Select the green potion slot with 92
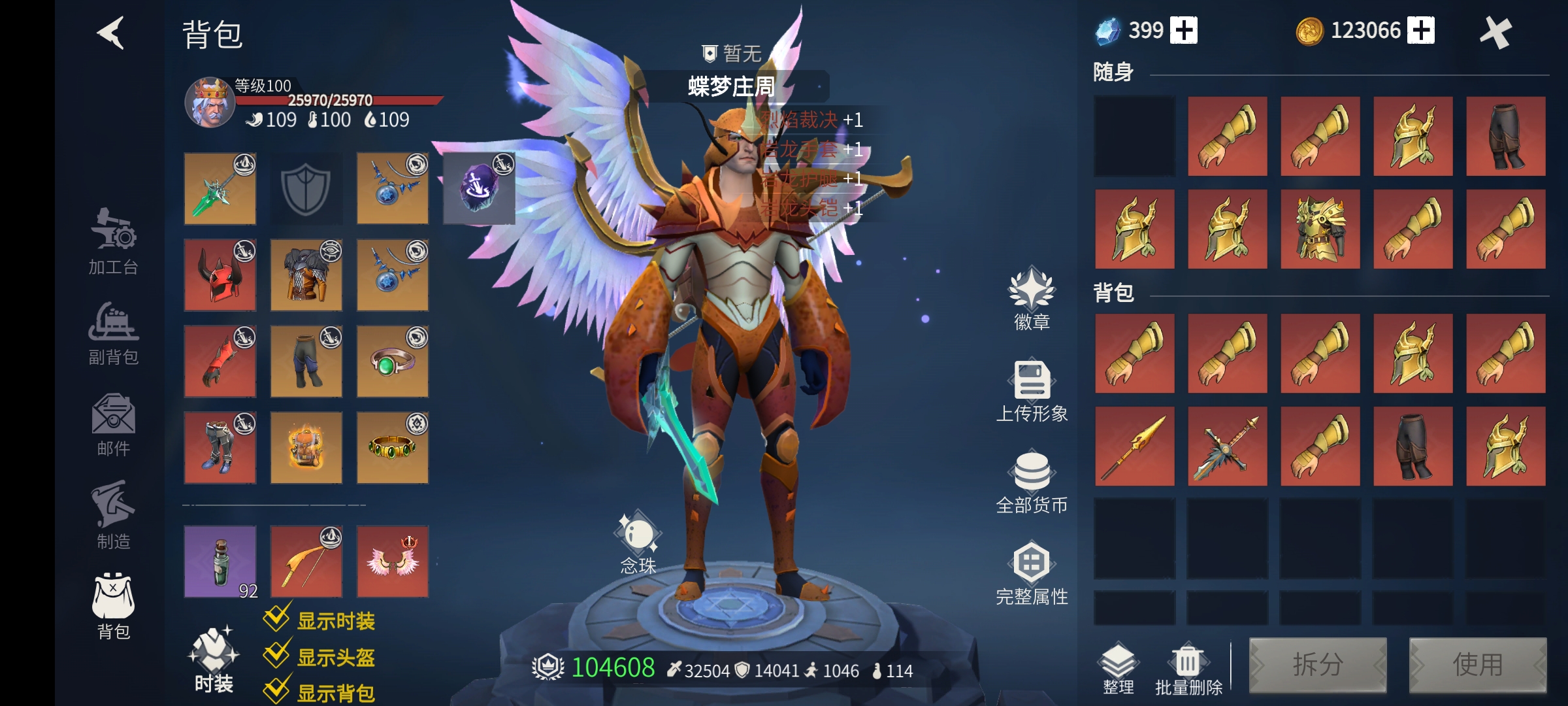The image size is (1568, 706). pos(220,562)
